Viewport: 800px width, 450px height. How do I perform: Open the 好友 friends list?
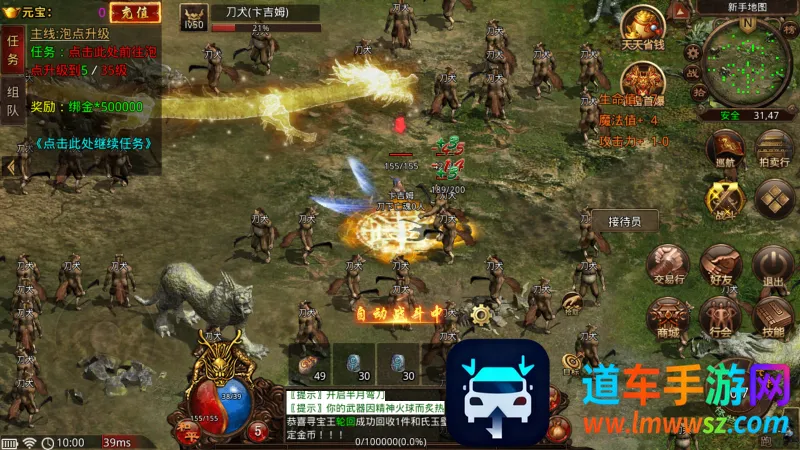click(719, 264)
